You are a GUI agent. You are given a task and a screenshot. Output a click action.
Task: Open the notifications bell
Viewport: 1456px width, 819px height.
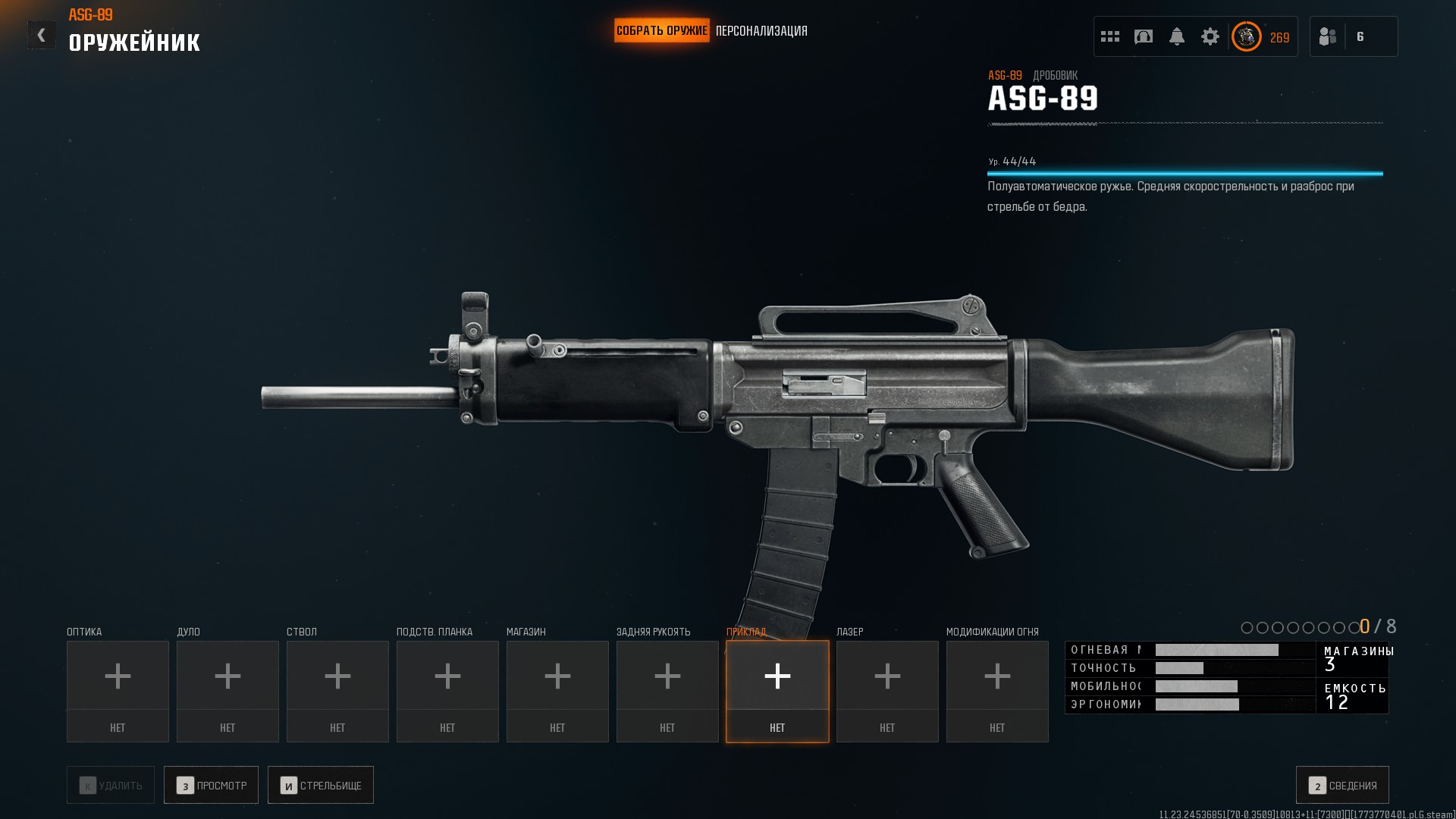(1177, 36)
